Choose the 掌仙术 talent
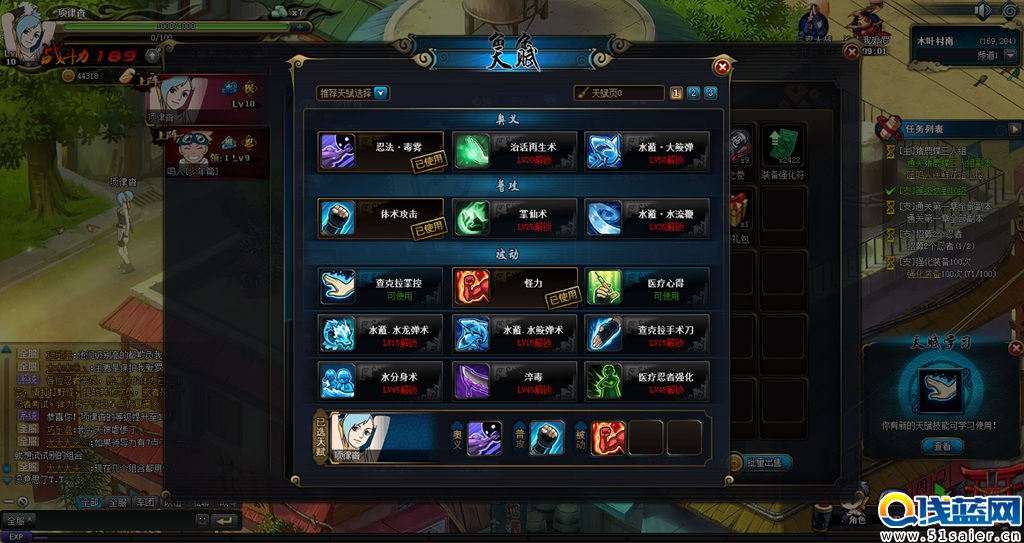1024x543 pixels. (x=514, y=218)
